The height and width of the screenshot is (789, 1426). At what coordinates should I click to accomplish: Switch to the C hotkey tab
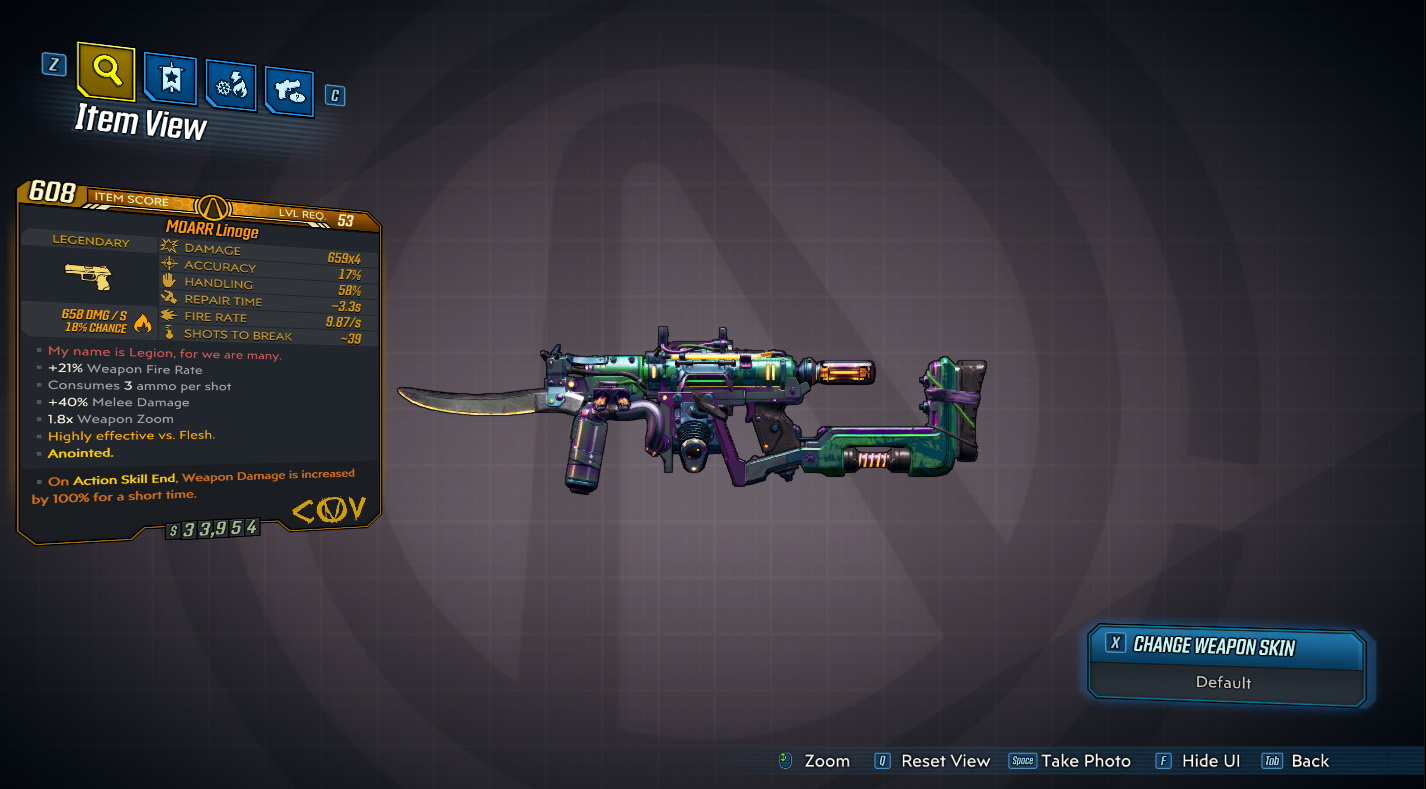[336, 95]
